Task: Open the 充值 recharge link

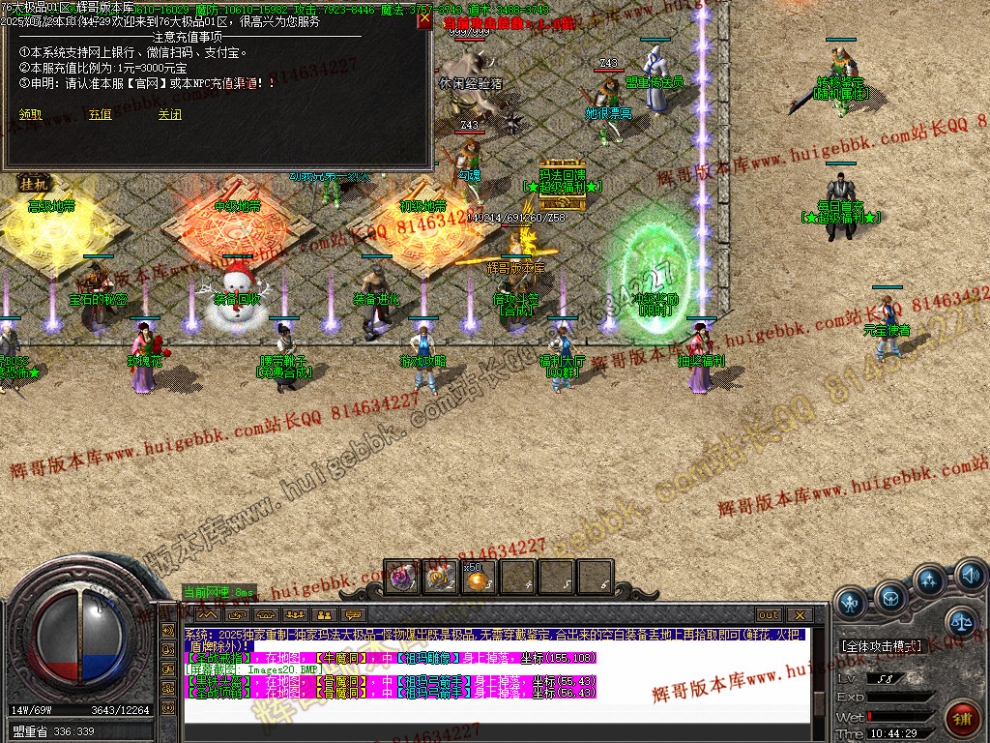Action: (100, 114)
